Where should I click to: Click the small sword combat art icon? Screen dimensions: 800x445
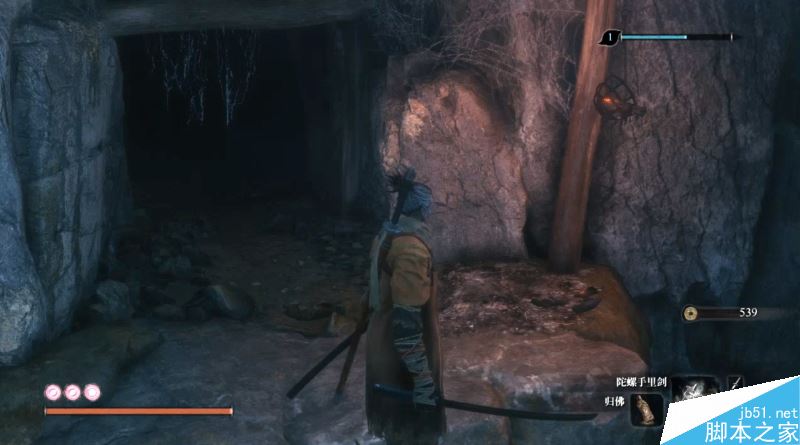coord(736,384)
